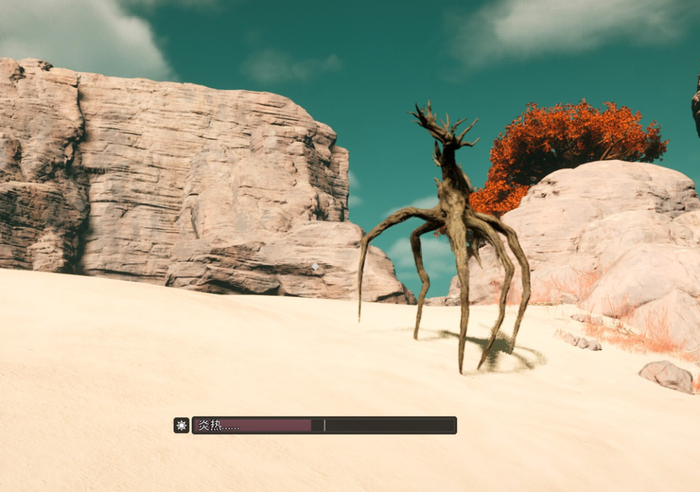The height and width of the screenshot is (492, 700).
Task: Click the sun heat status icon
Action: (x=181, y=425)
